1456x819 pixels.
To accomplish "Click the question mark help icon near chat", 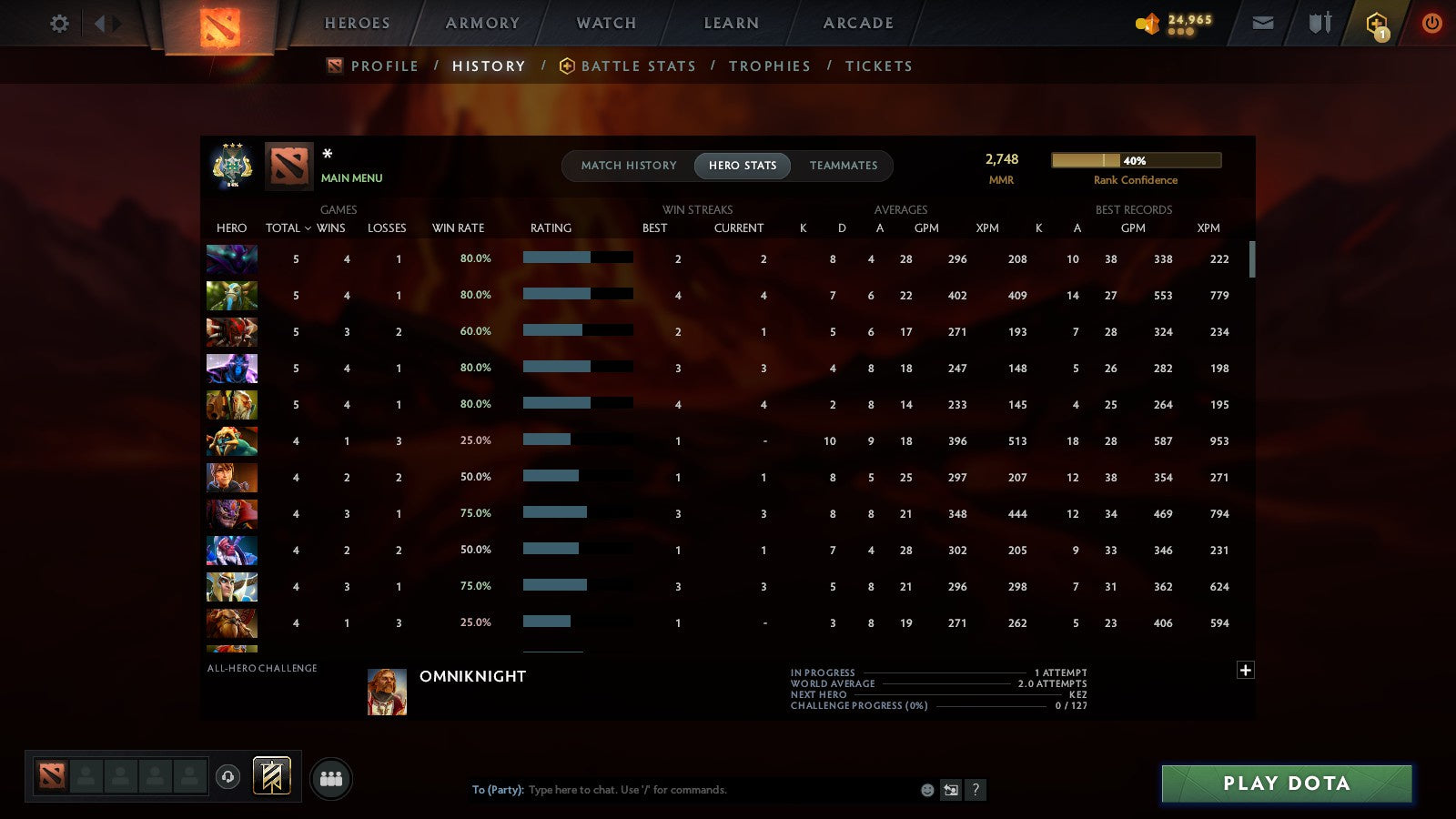I will [975, 790].
